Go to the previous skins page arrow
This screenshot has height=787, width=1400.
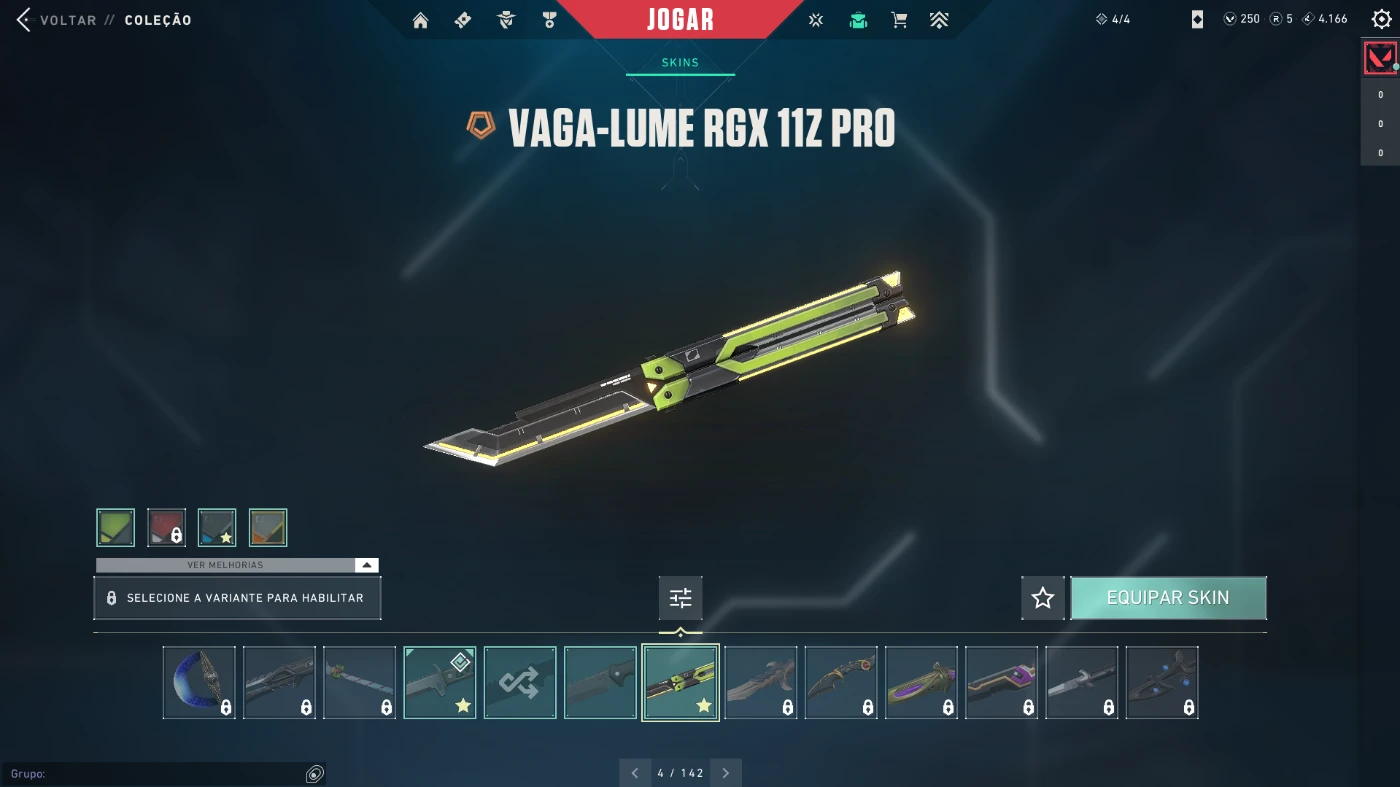pyautogui.click(x=635, y=773)
